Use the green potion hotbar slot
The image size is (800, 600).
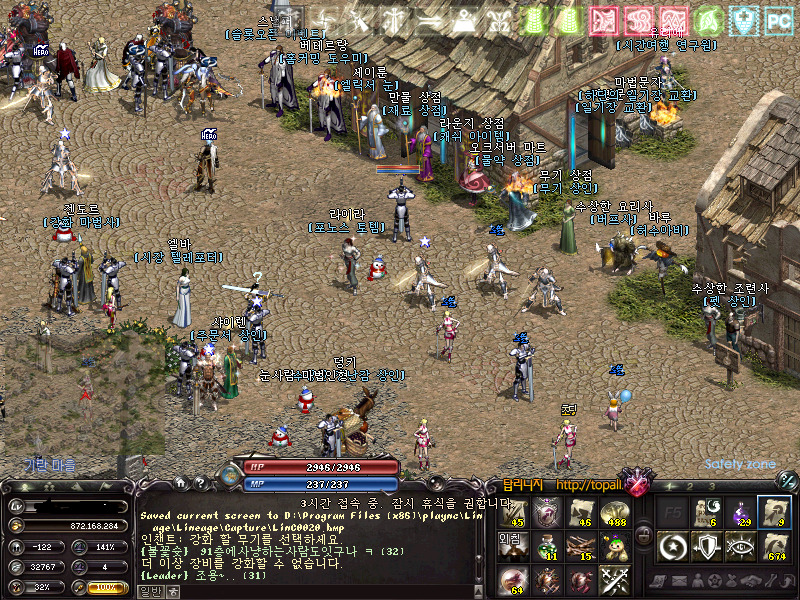coord(547,546)
